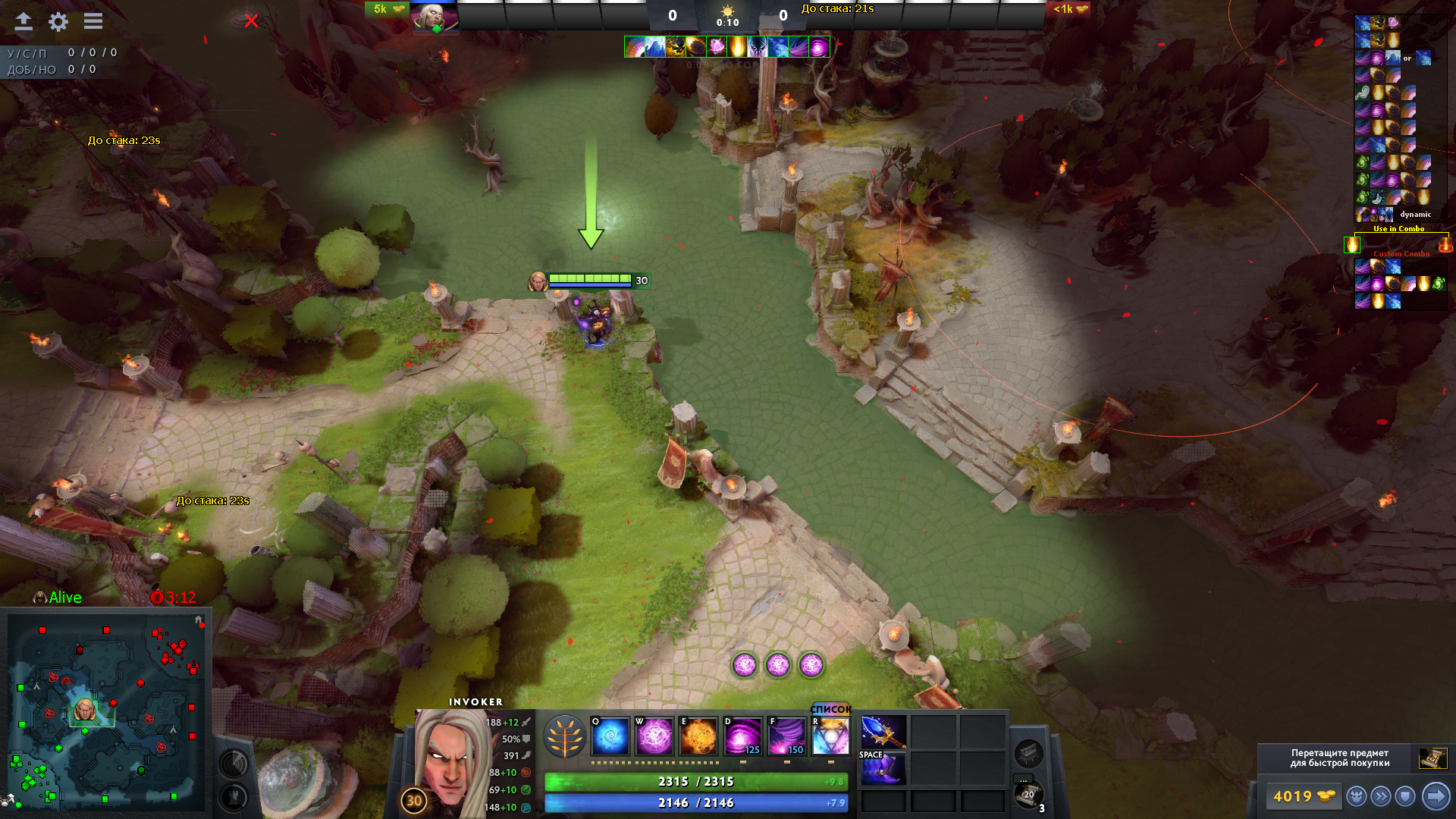Select the Invoker portrait in top bar
This screenshot has width=1456, height=819.
point(435,17)
